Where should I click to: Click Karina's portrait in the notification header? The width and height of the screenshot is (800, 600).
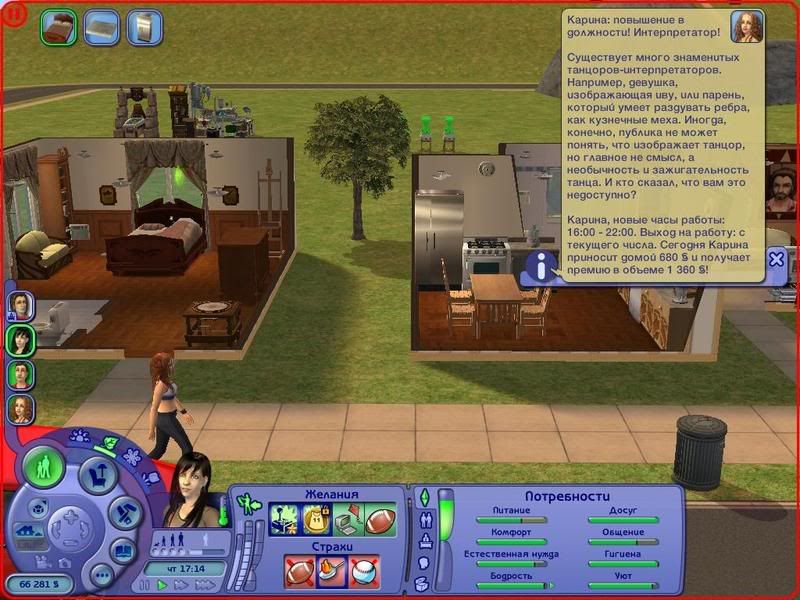tap(746, 27)
